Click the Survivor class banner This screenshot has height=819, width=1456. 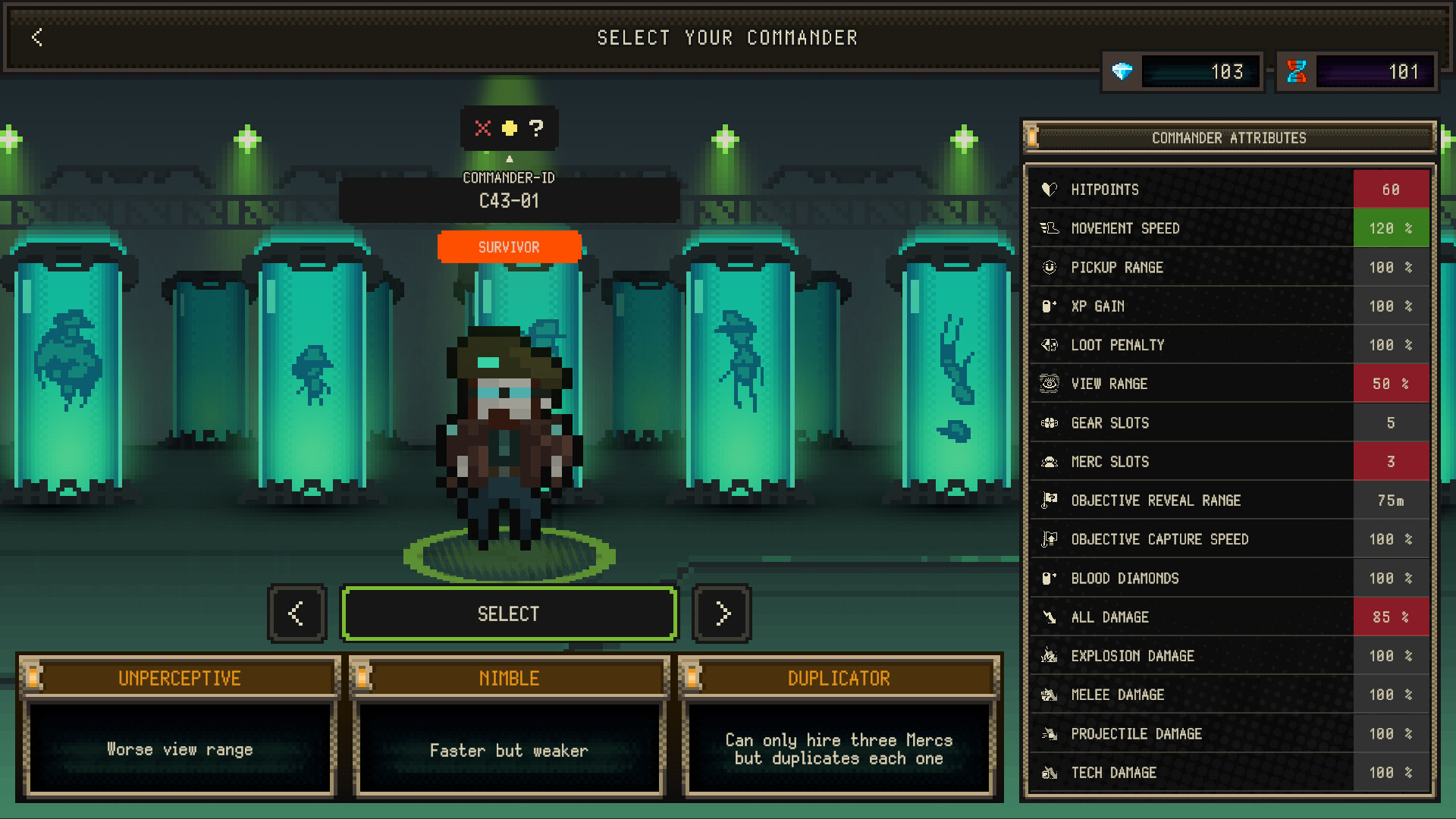[x=509, y=247]
